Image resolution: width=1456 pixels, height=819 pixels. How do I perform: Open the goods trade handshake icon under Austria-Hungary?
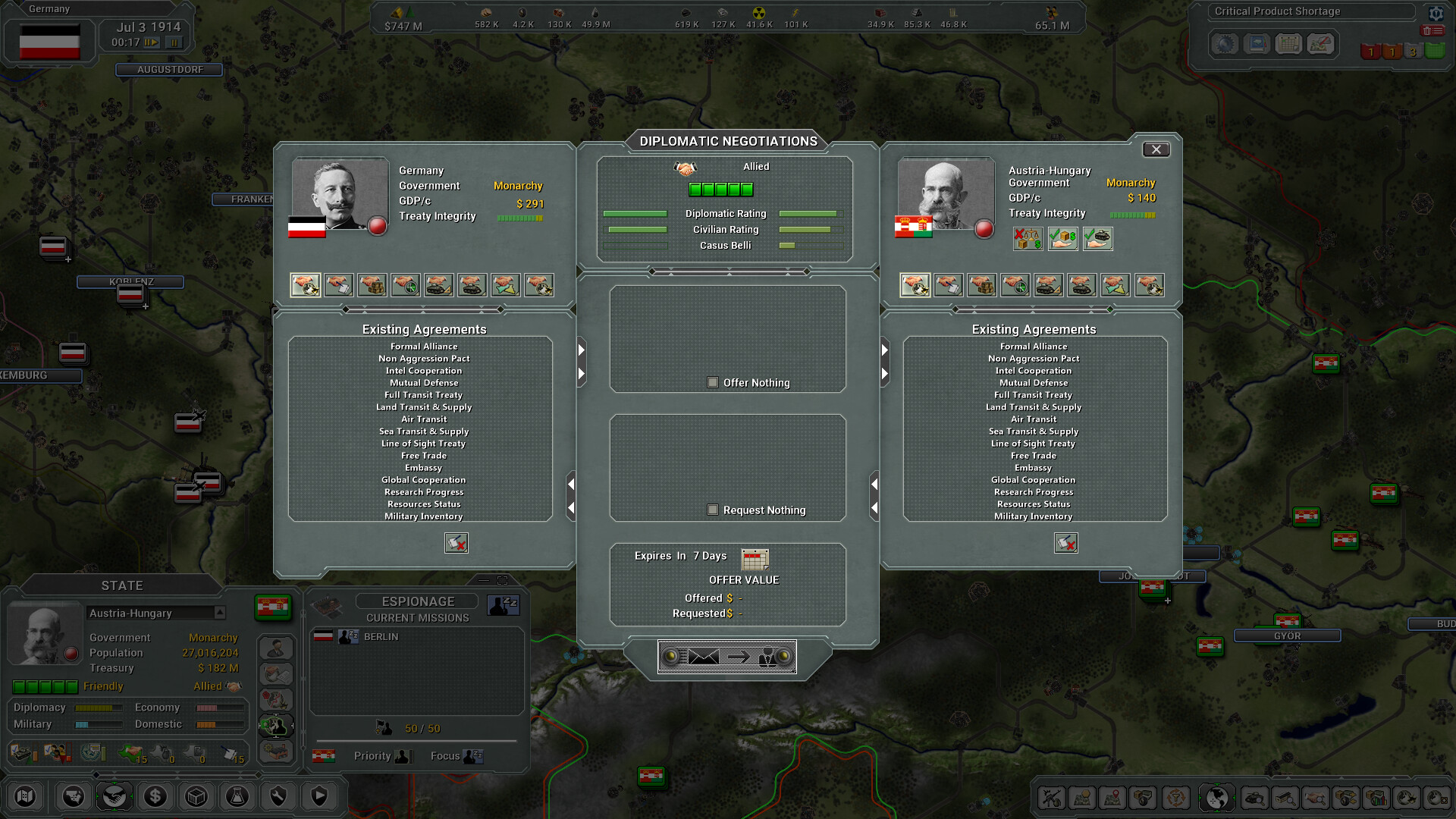coord(981,284)
